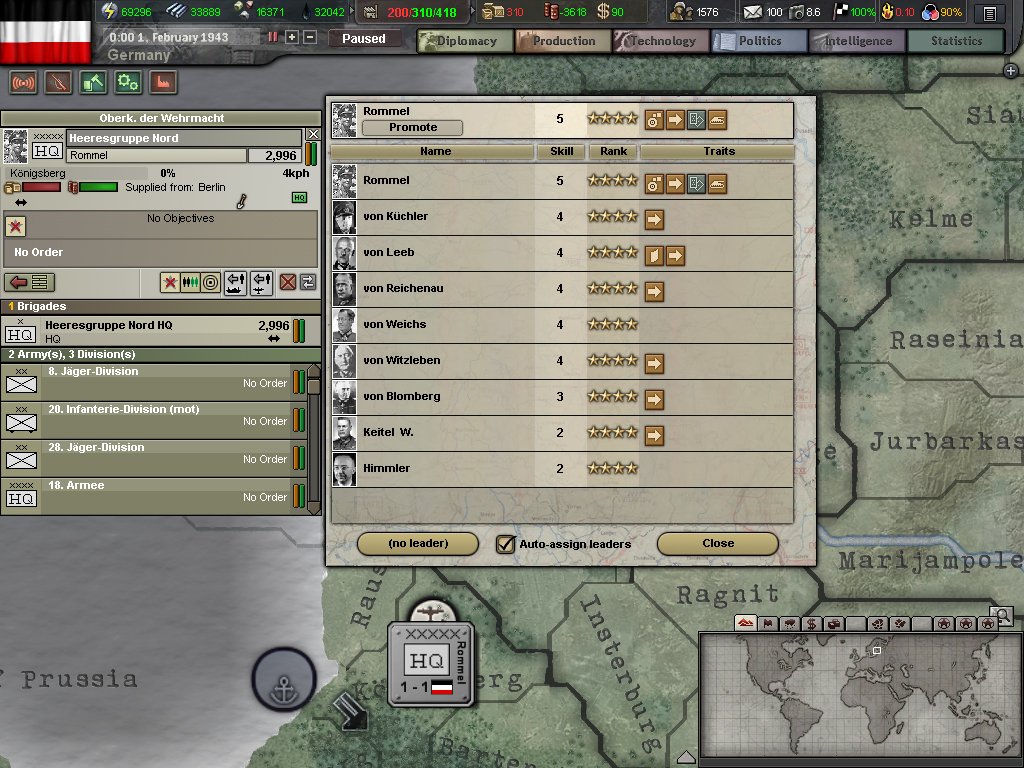Open the Intelligence tab

point(857,41)
